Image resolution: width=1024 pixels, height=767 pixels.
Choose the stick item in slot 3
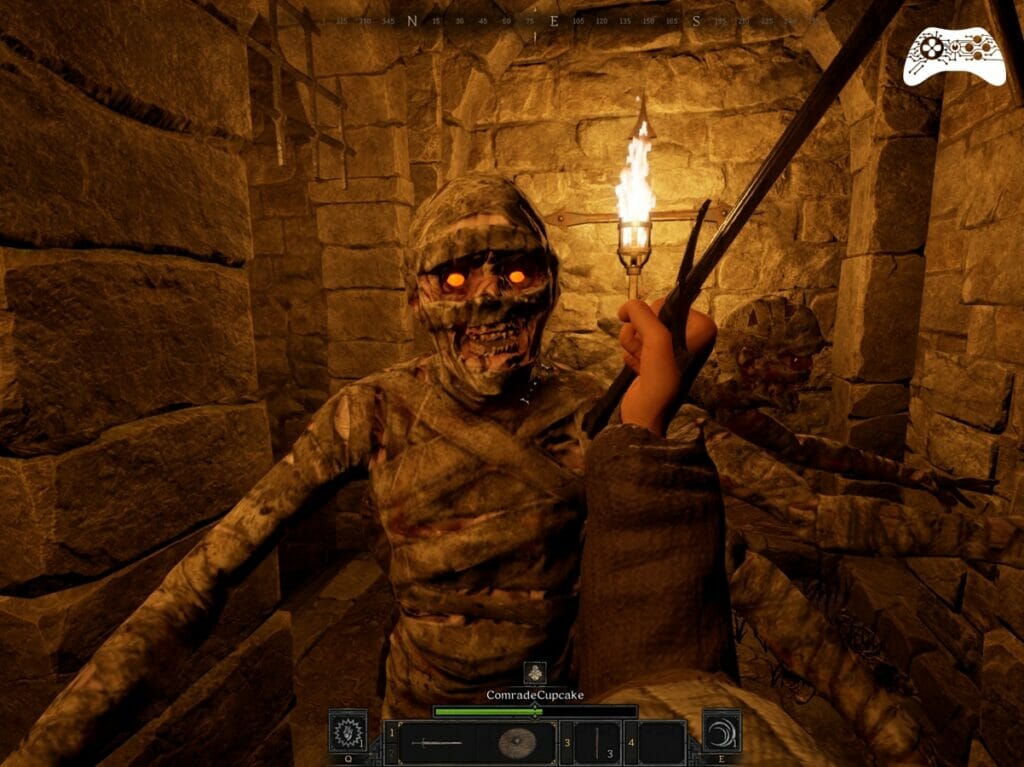(x=598, y=743)
